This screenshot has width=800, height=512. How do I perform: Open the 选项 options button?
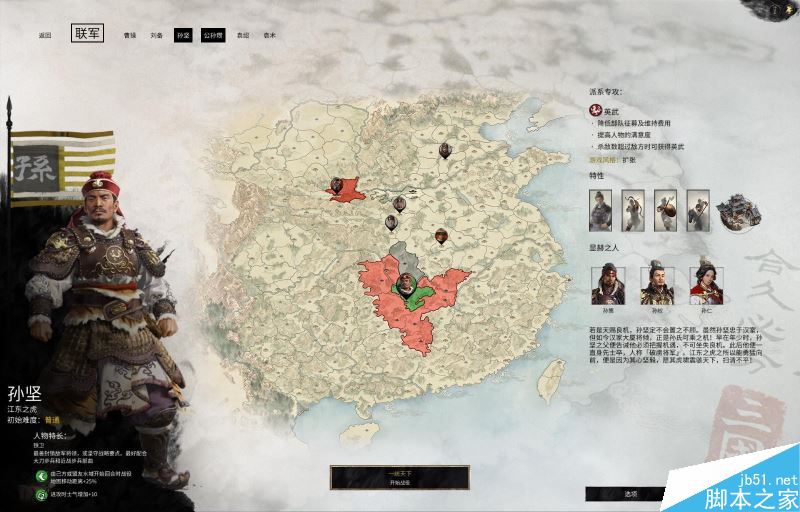tap(630, 493)
